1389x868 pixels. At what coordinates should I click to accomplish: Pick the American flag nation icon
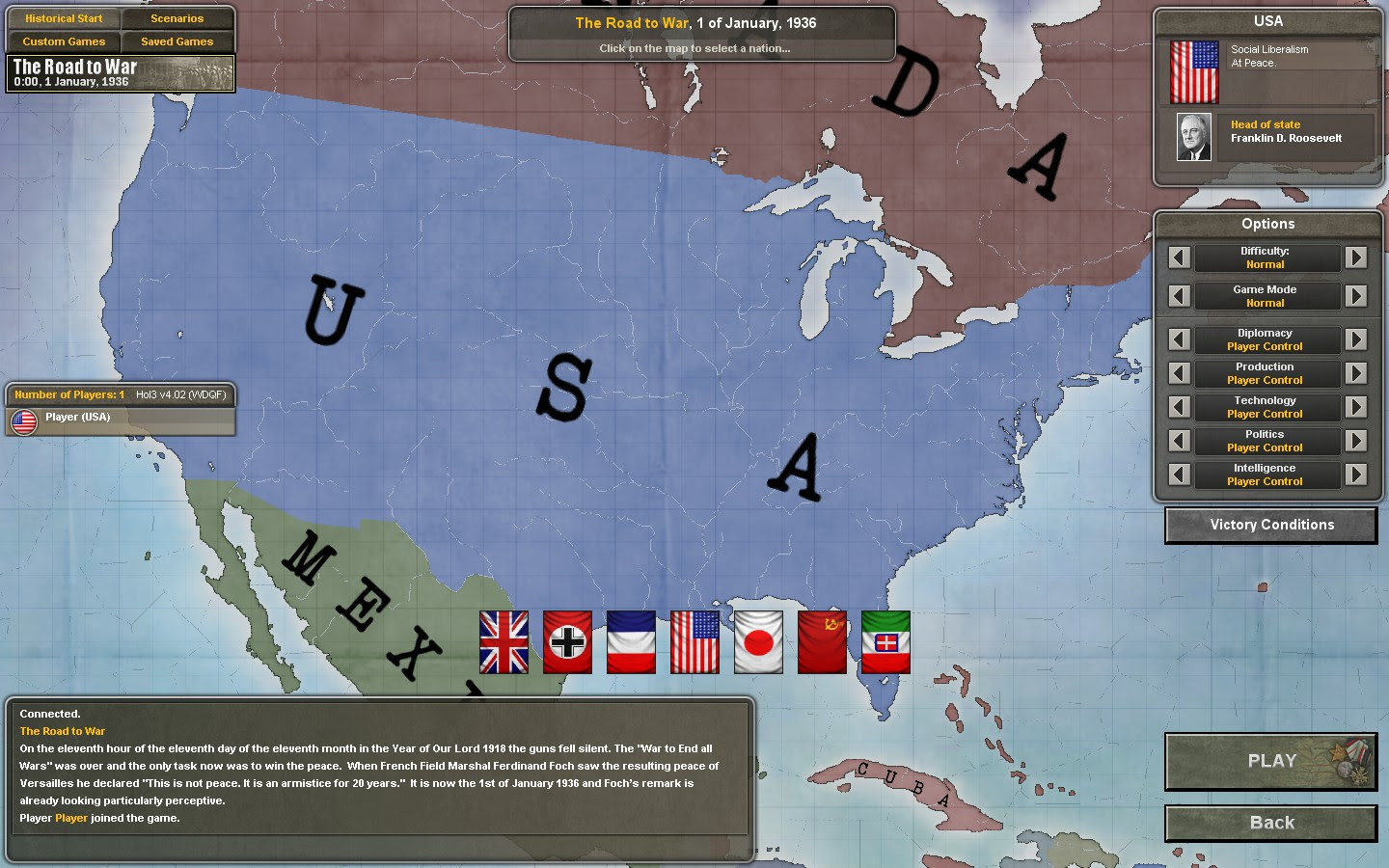pos(694,642)
